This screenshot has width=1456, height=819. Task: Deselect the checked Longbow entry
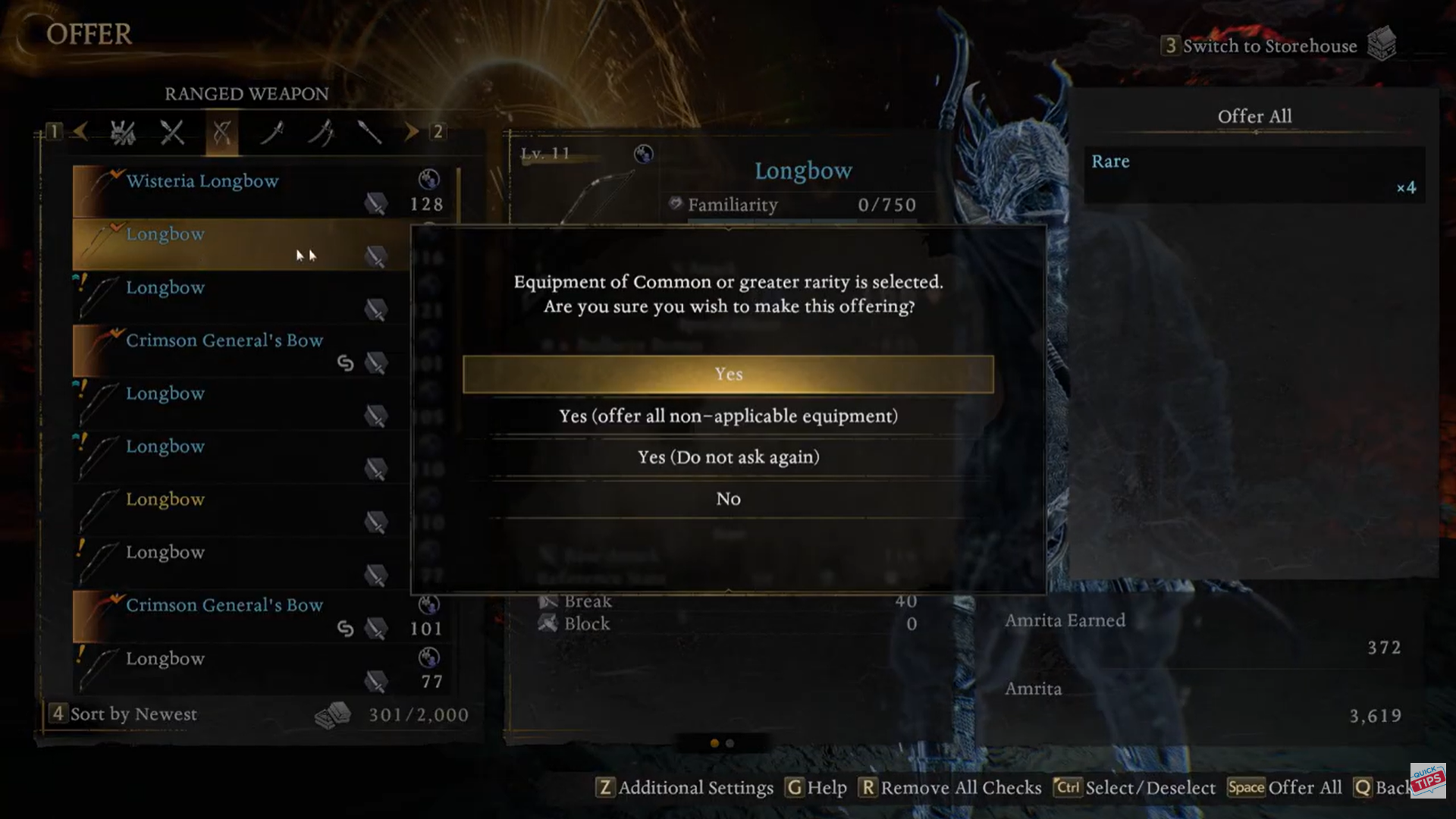click(116, 227)
